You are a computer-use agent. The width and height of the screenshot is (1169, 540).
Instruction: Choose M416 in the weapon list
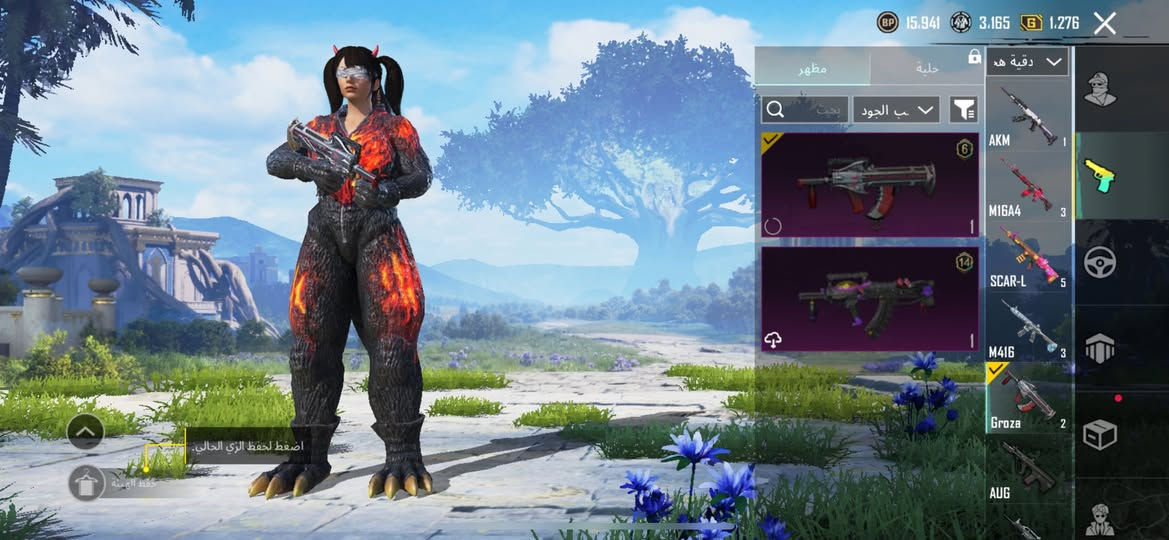(x=1027, y=328)
